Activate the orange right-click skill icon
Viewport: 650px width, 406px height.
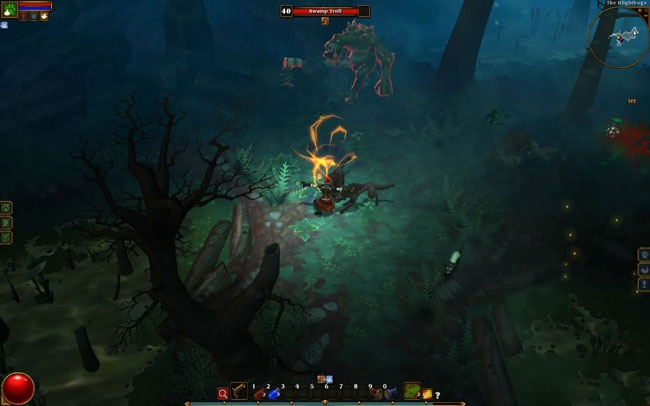[x=427, y=394]
